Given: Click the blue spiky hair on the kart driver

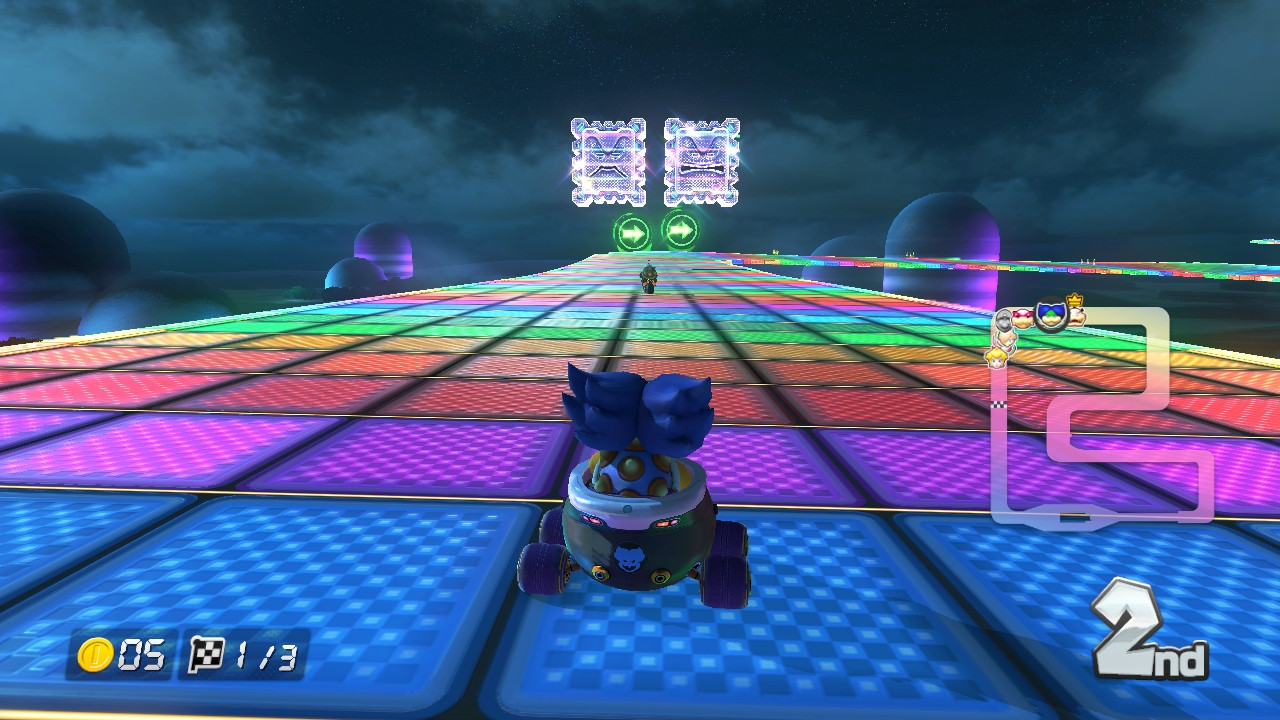Looking at the screenshot, I should (630, 410).
